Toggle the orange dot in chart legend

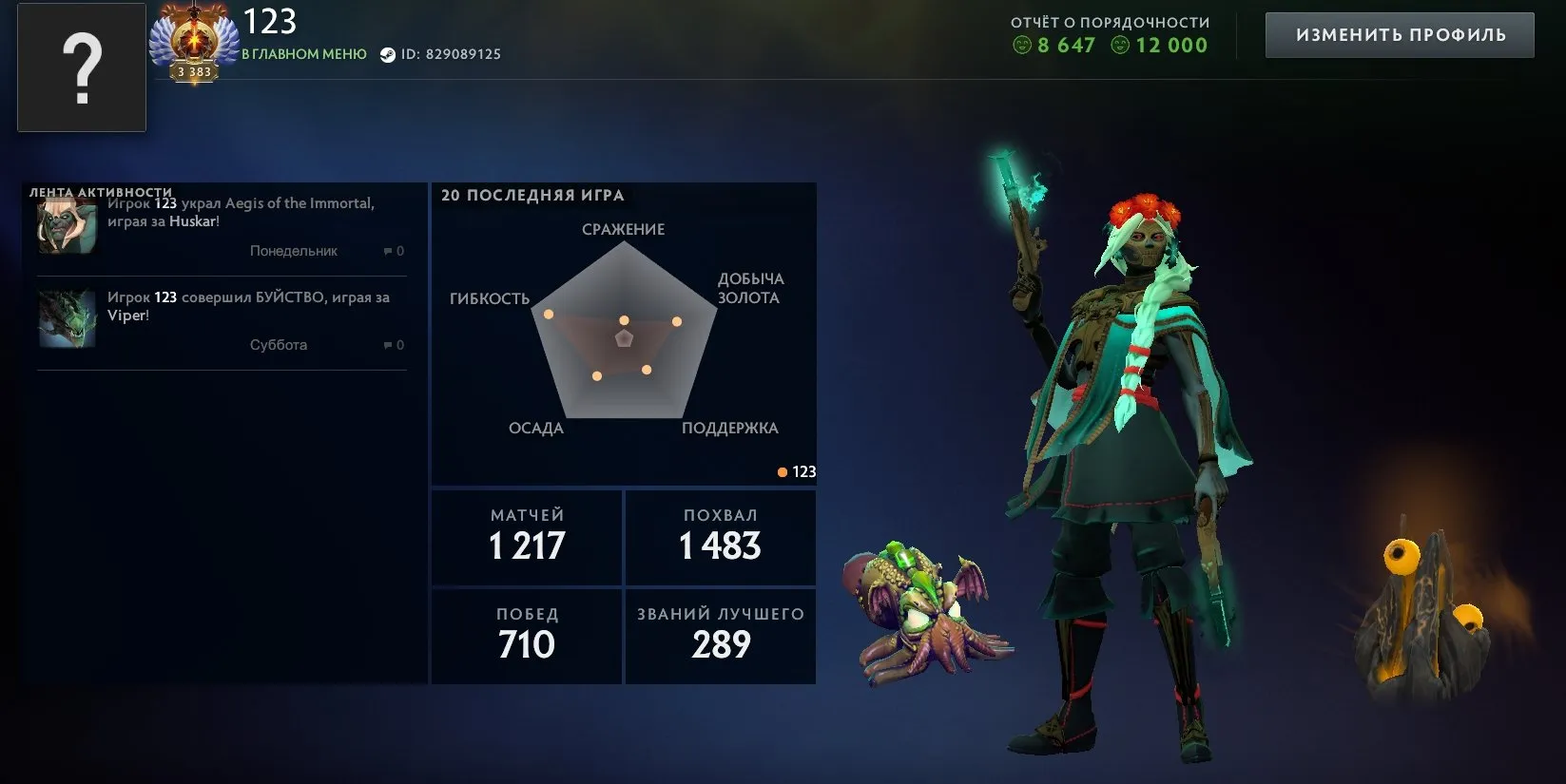pos(782,470)
